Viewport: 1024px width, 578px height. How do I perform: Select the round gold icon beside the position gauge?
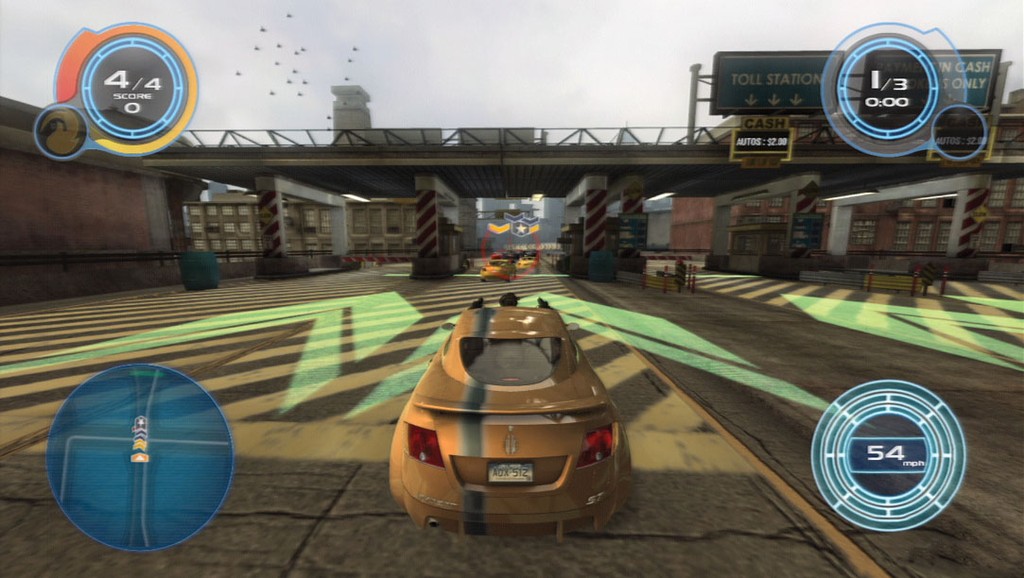point(61,132)
